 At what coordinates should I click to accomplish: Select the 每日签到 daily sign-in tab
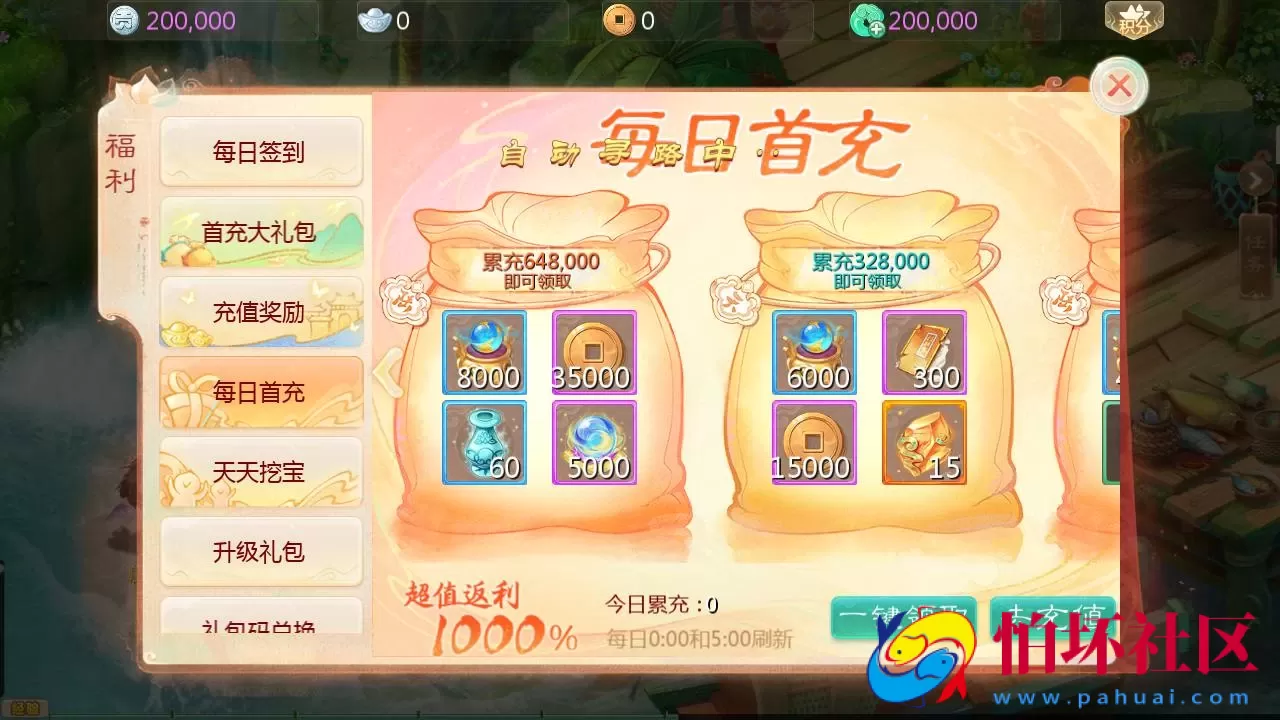pos(261,152)
